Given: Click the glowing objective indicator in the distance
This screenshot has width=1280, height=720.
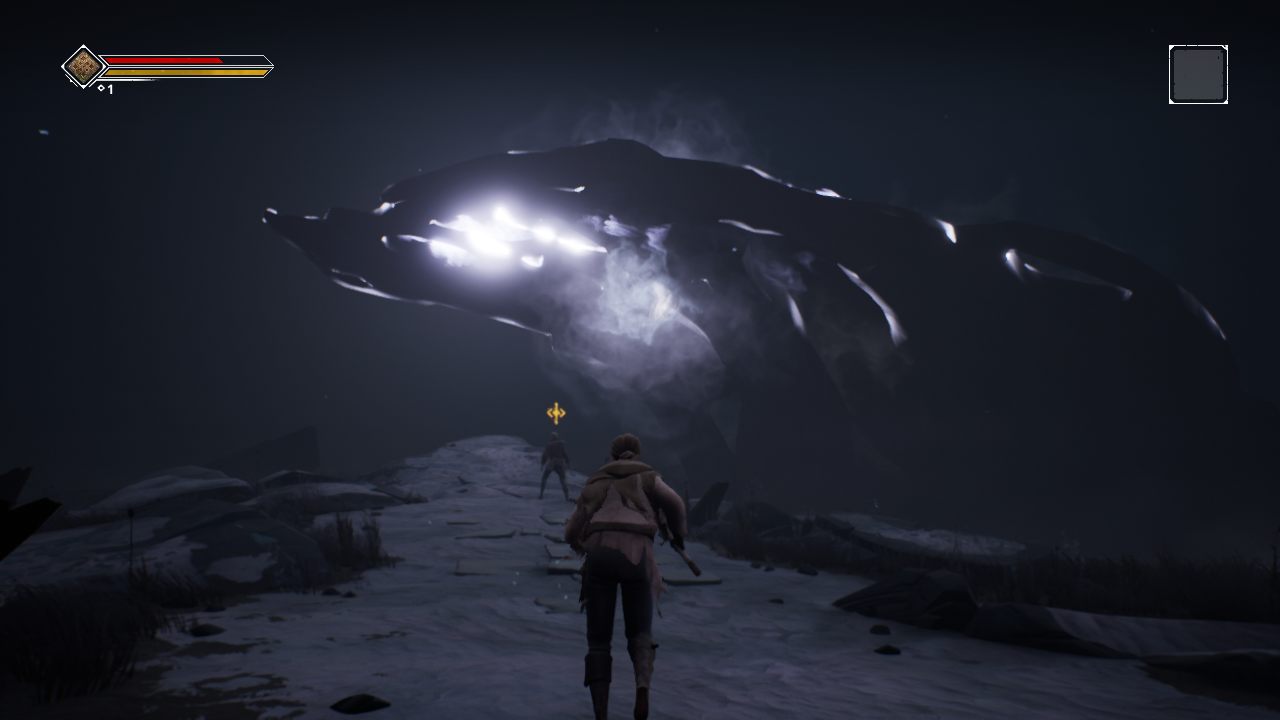Looking at the screenshot, I should [x=556, y=412].
